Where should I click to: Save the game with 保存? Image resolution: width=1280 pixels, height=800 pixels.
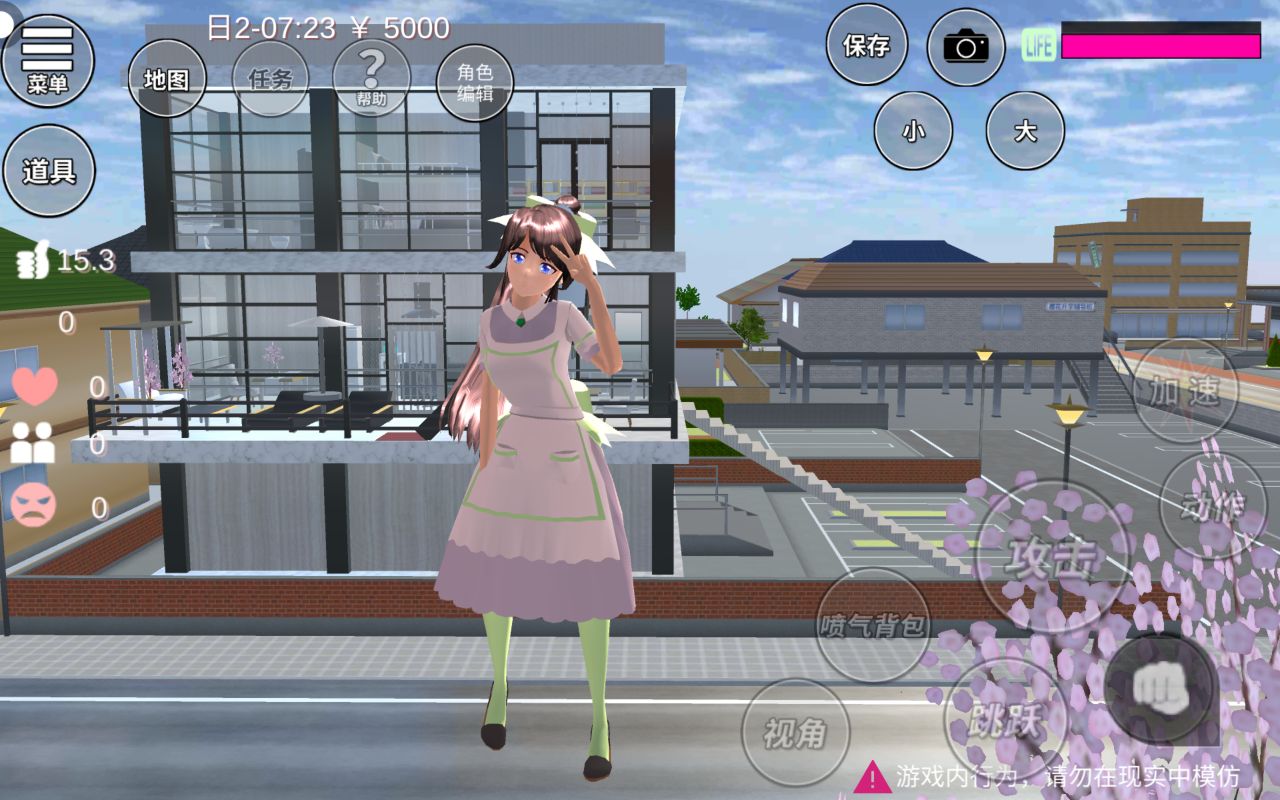click(x=866, y=45)
